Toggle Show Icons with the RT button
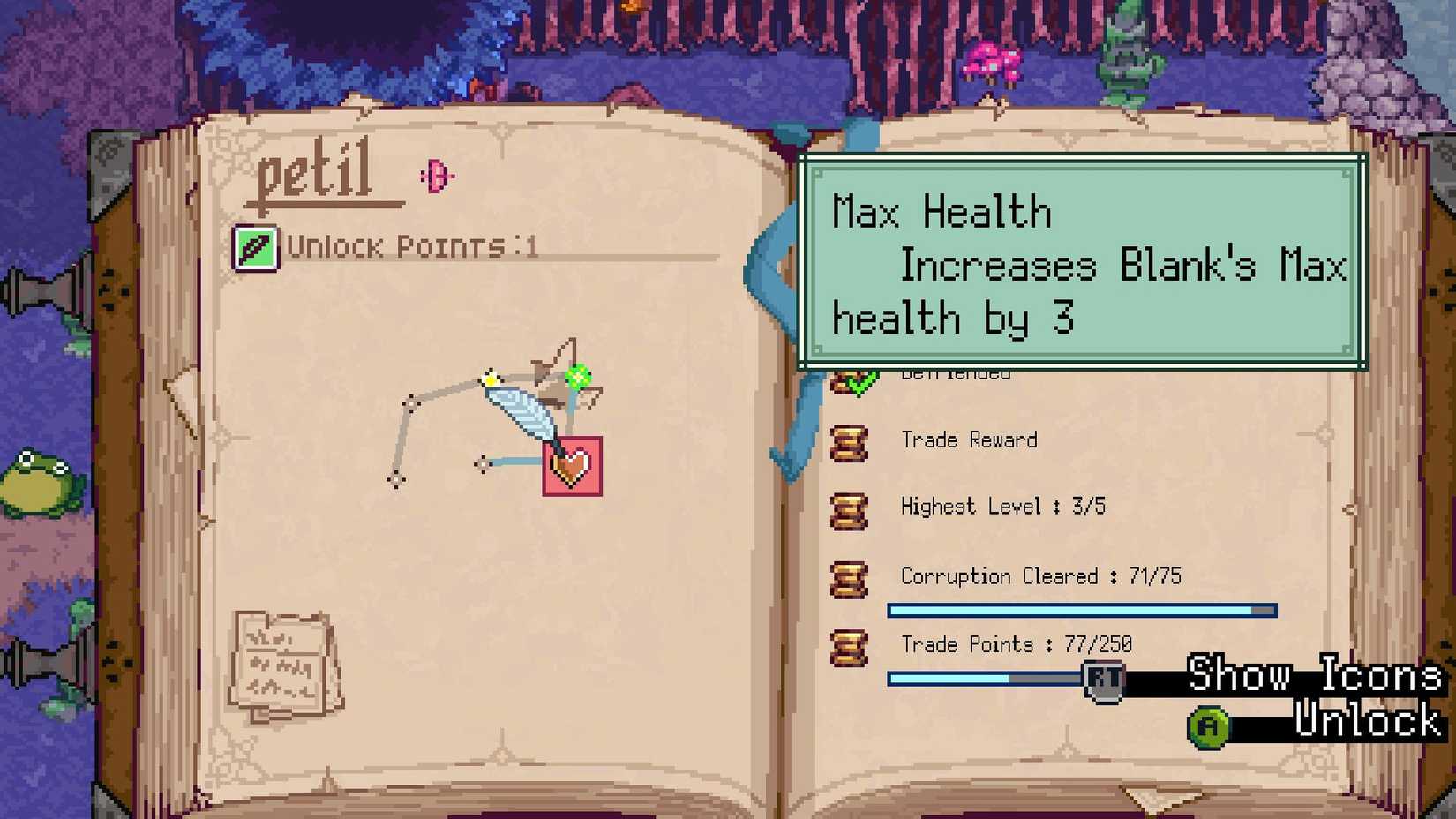1456x819 pixels. [1103, 680]
